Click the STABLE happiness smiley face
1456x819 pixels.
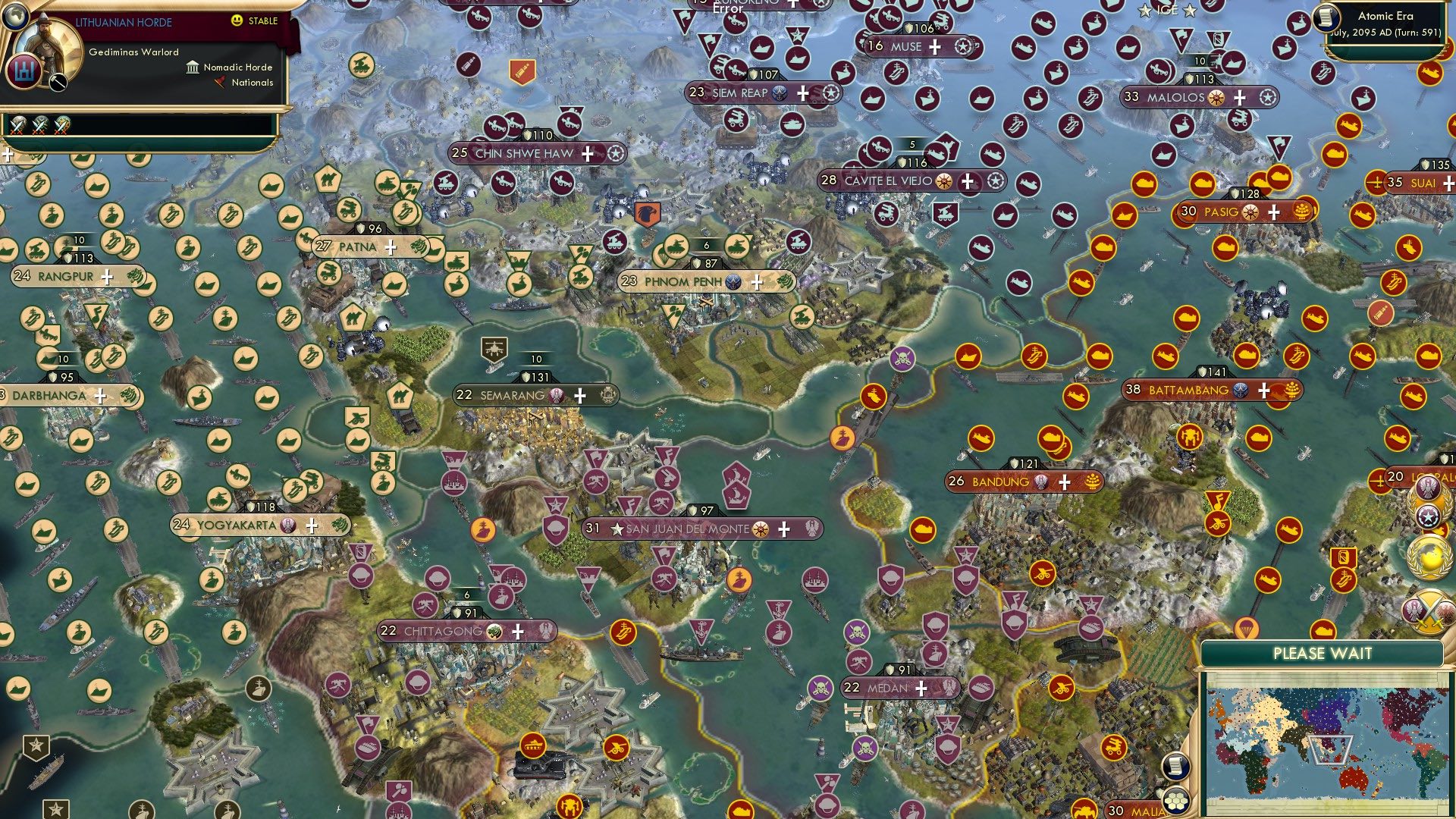pos(236,20)
